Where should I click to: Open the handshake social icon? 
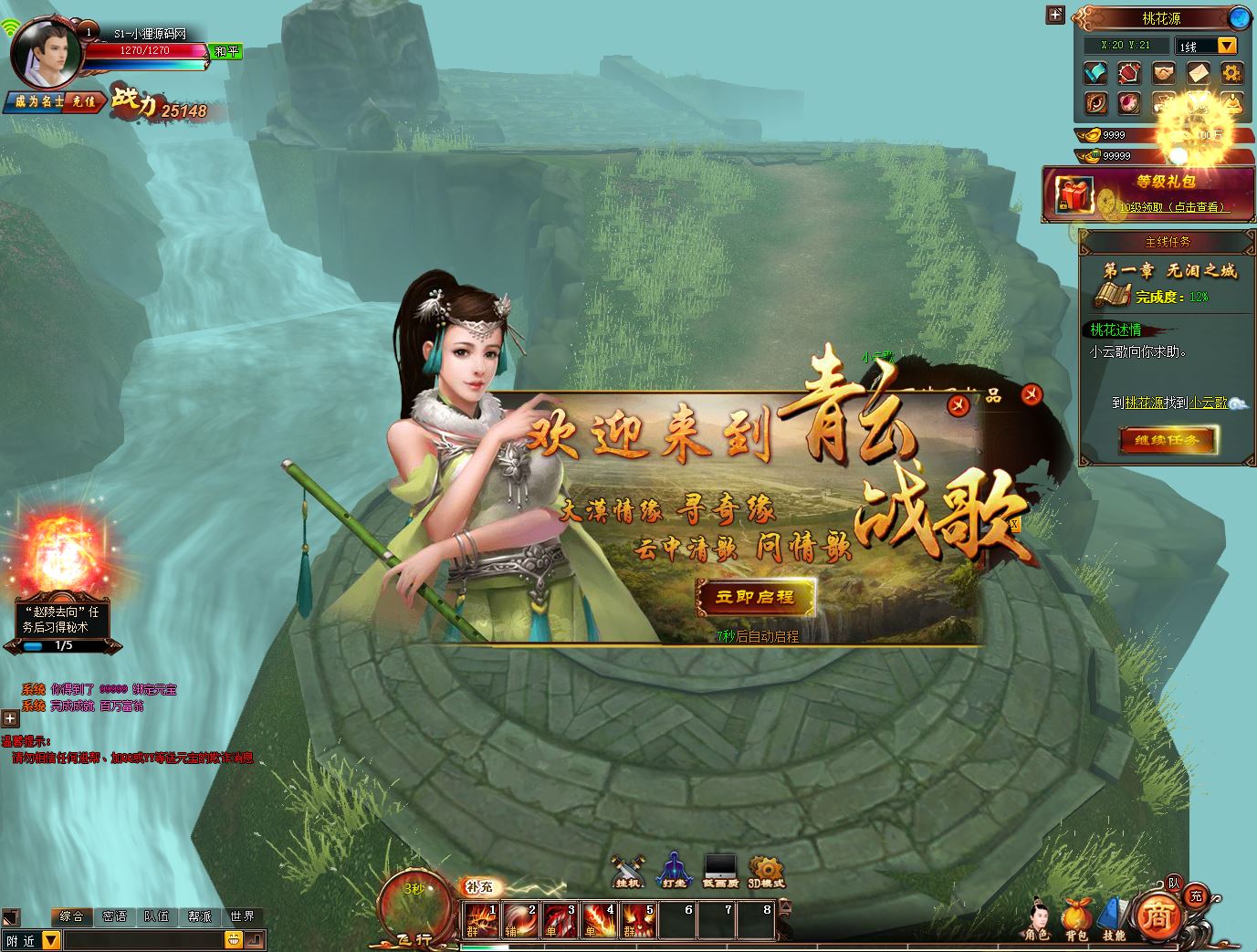click(1164, 72)
